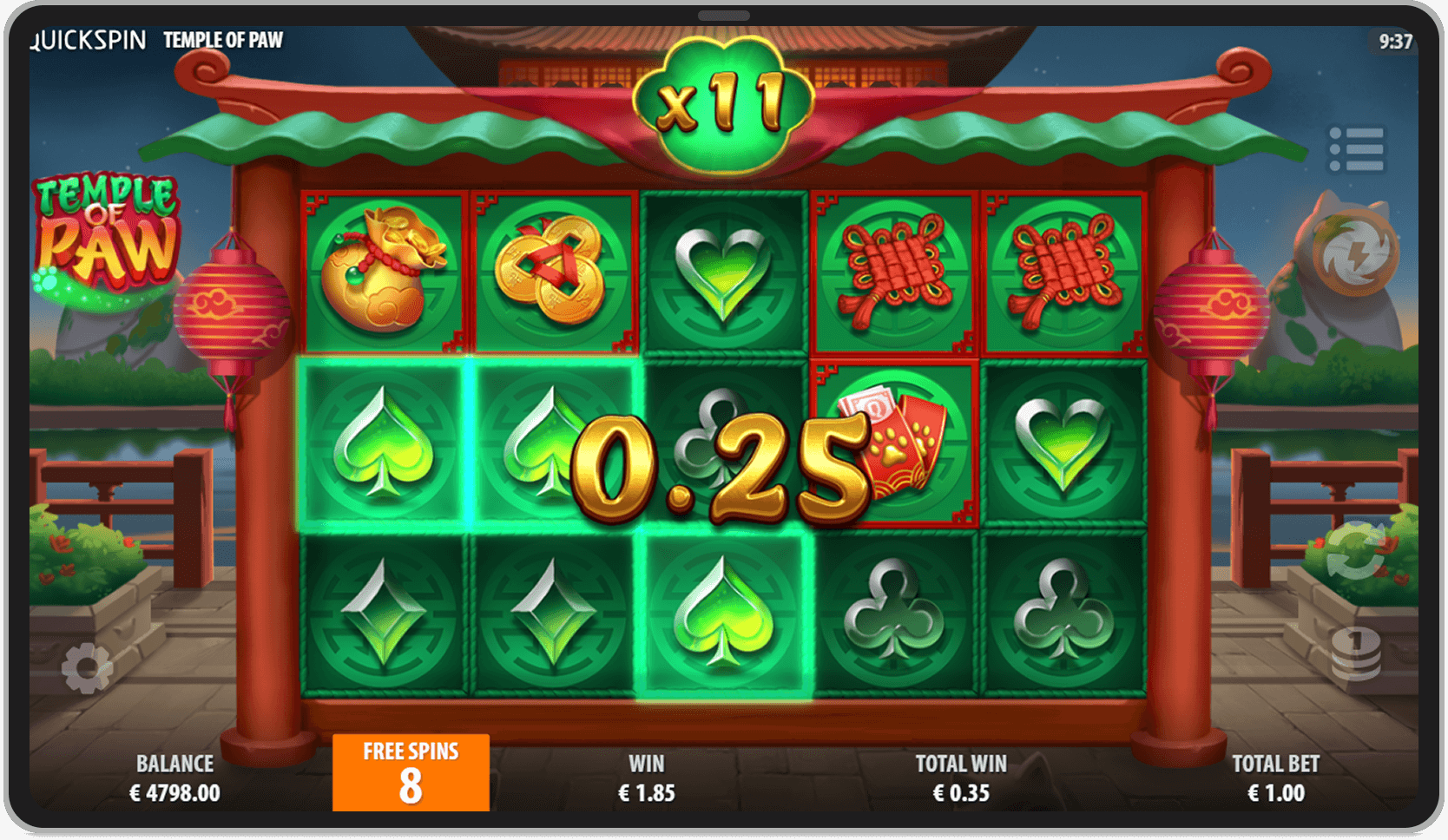Select the gold coins symbol on reel two
Screen dimensions: 1448x840
coord(553,269)
